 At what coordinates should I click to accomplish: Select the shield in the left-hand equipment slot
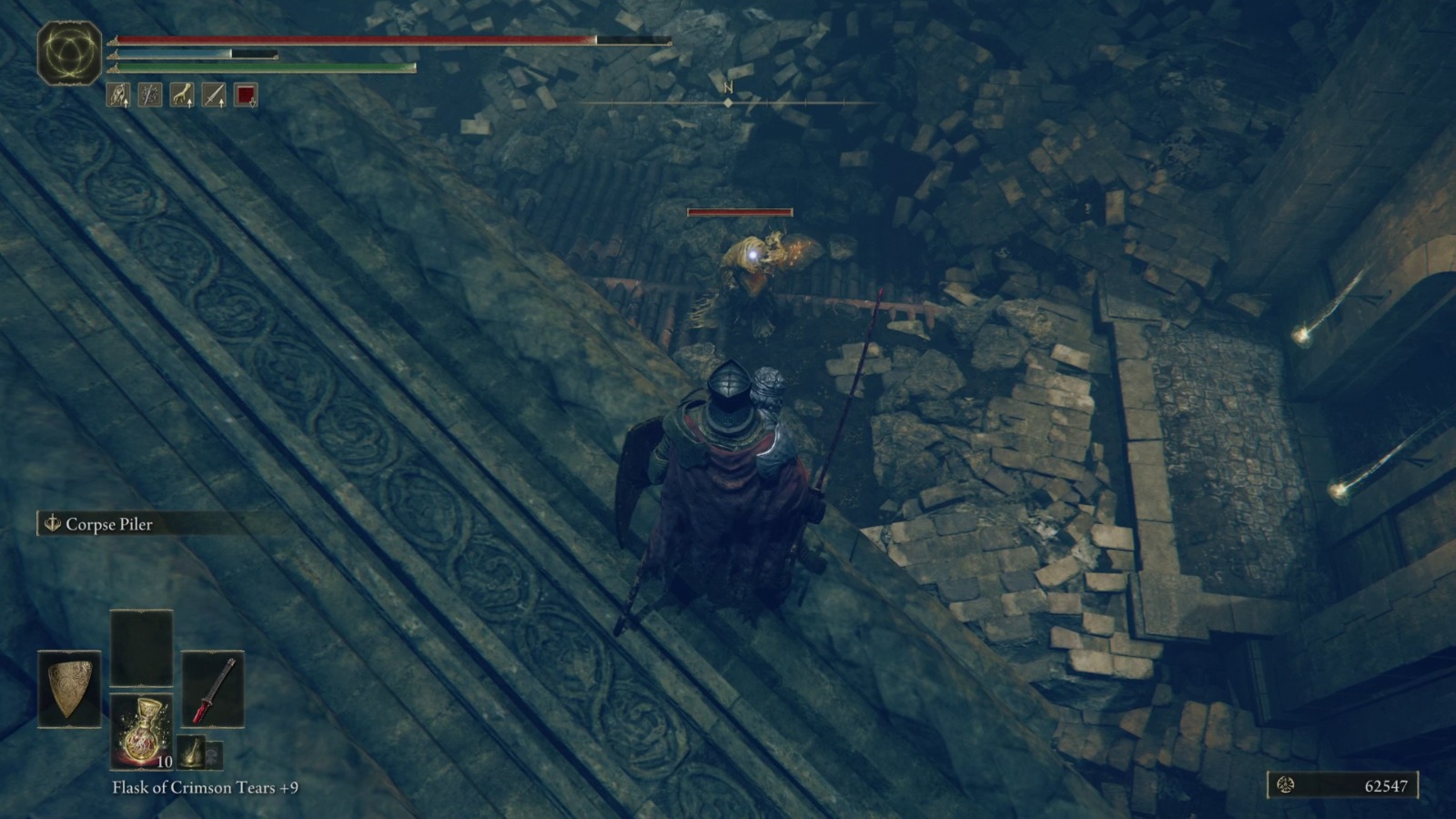[x=67, y=688]
